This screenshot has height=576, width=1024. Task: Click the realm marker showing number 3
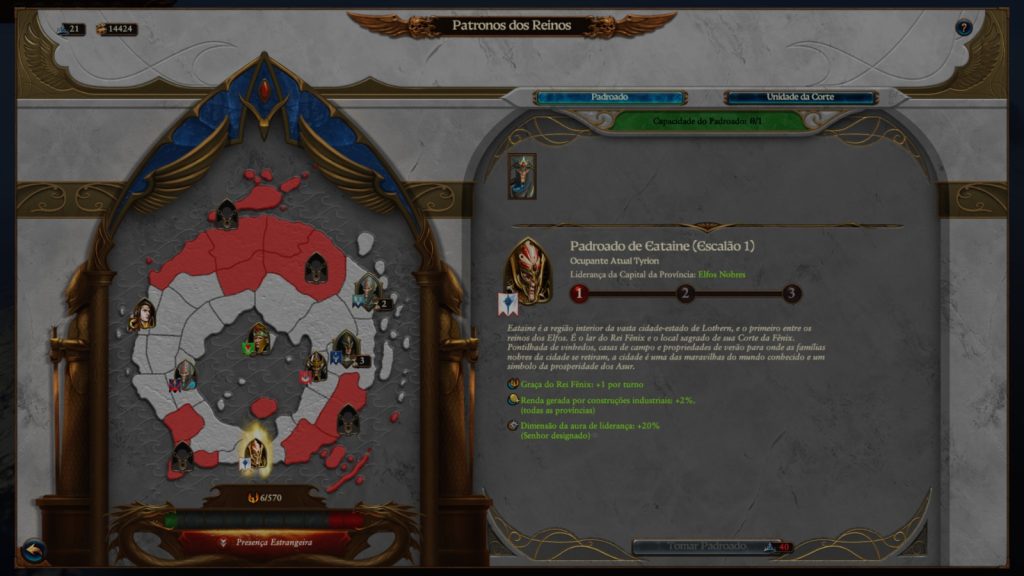(346, 348)
